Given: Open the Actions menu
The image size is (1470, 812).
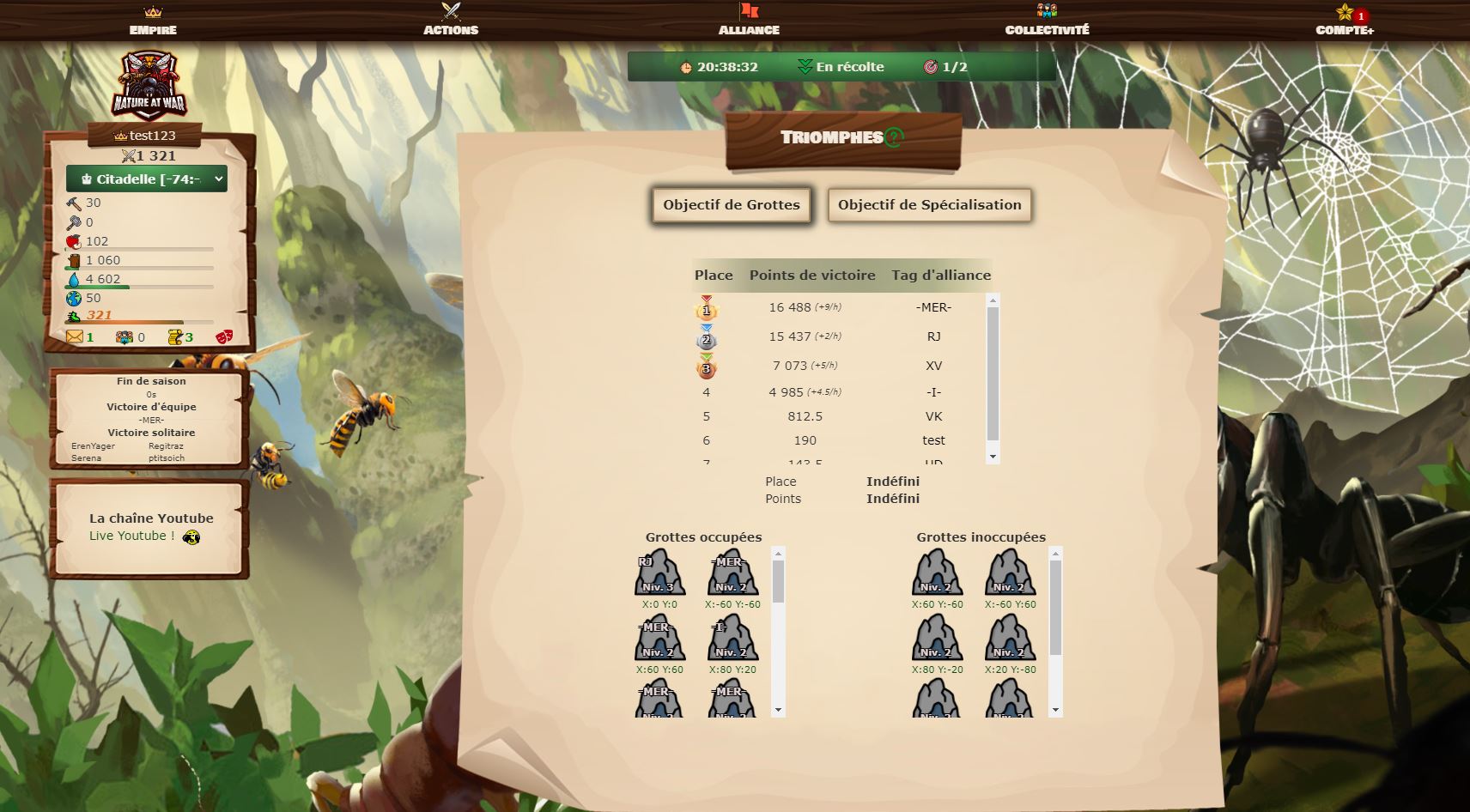Looking at the screenshot, I should [x=451, y=21].
